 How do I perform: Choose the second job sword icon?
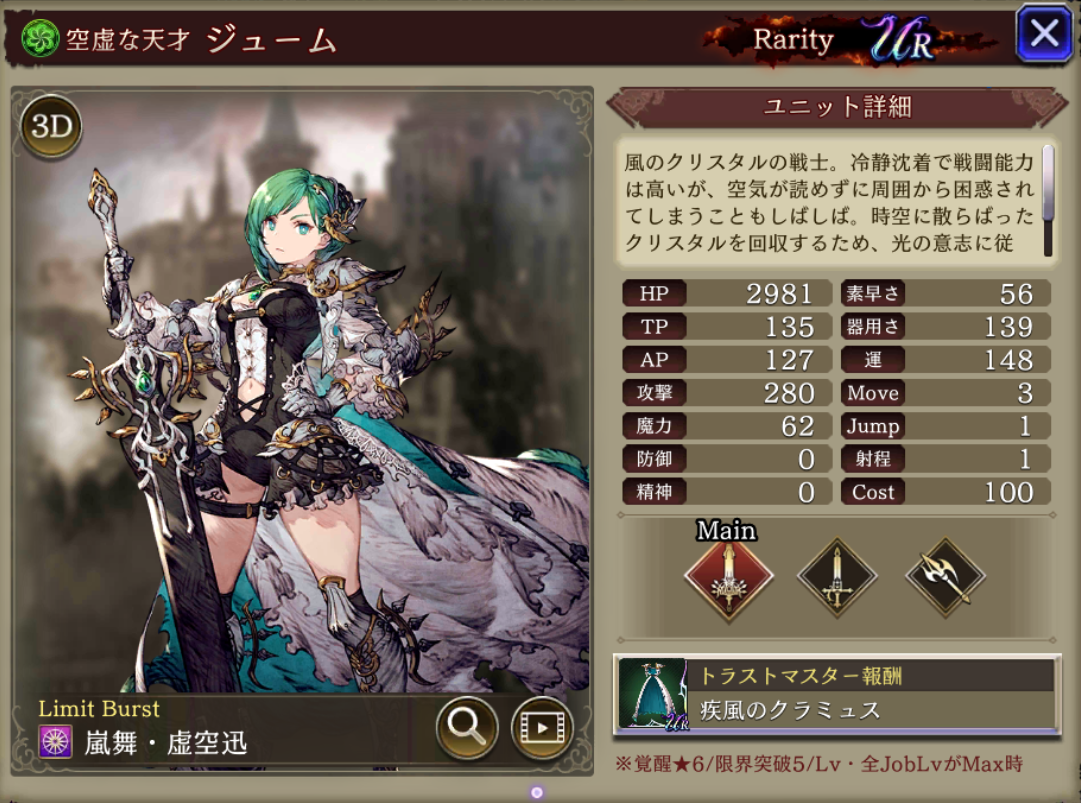point(837,577)
